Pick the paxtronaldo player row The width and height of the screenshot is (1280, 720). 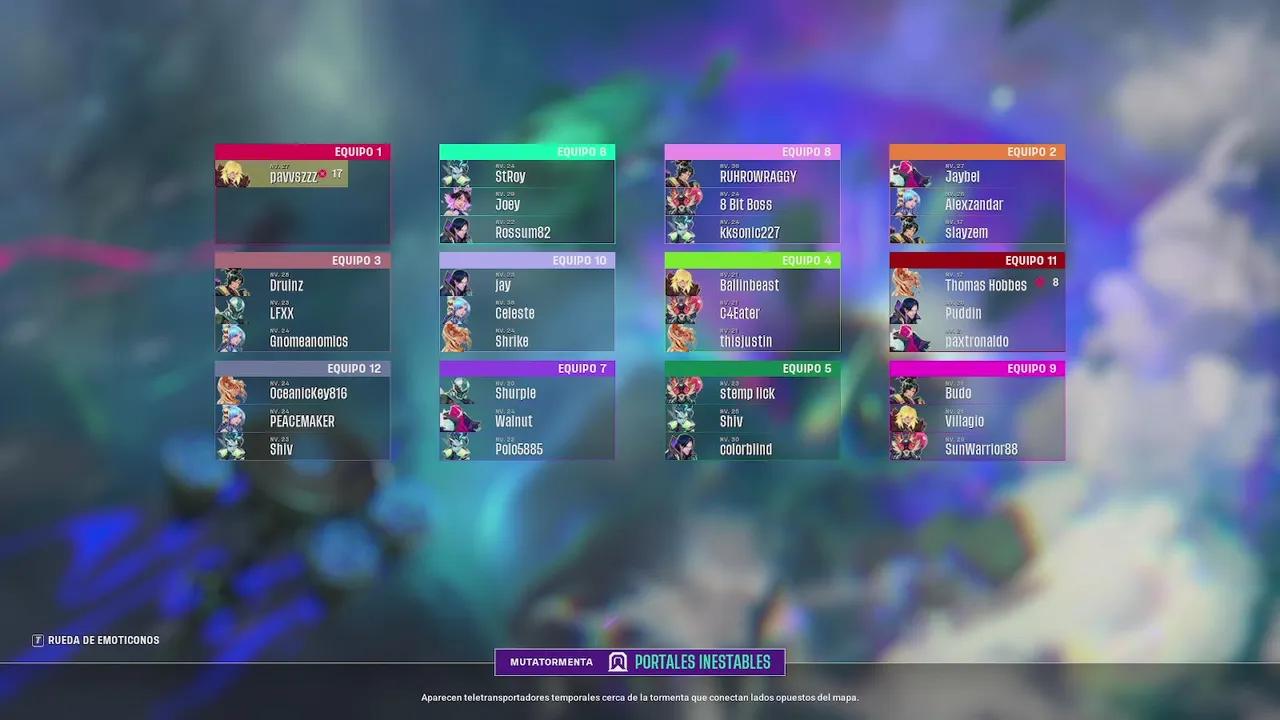977,341
